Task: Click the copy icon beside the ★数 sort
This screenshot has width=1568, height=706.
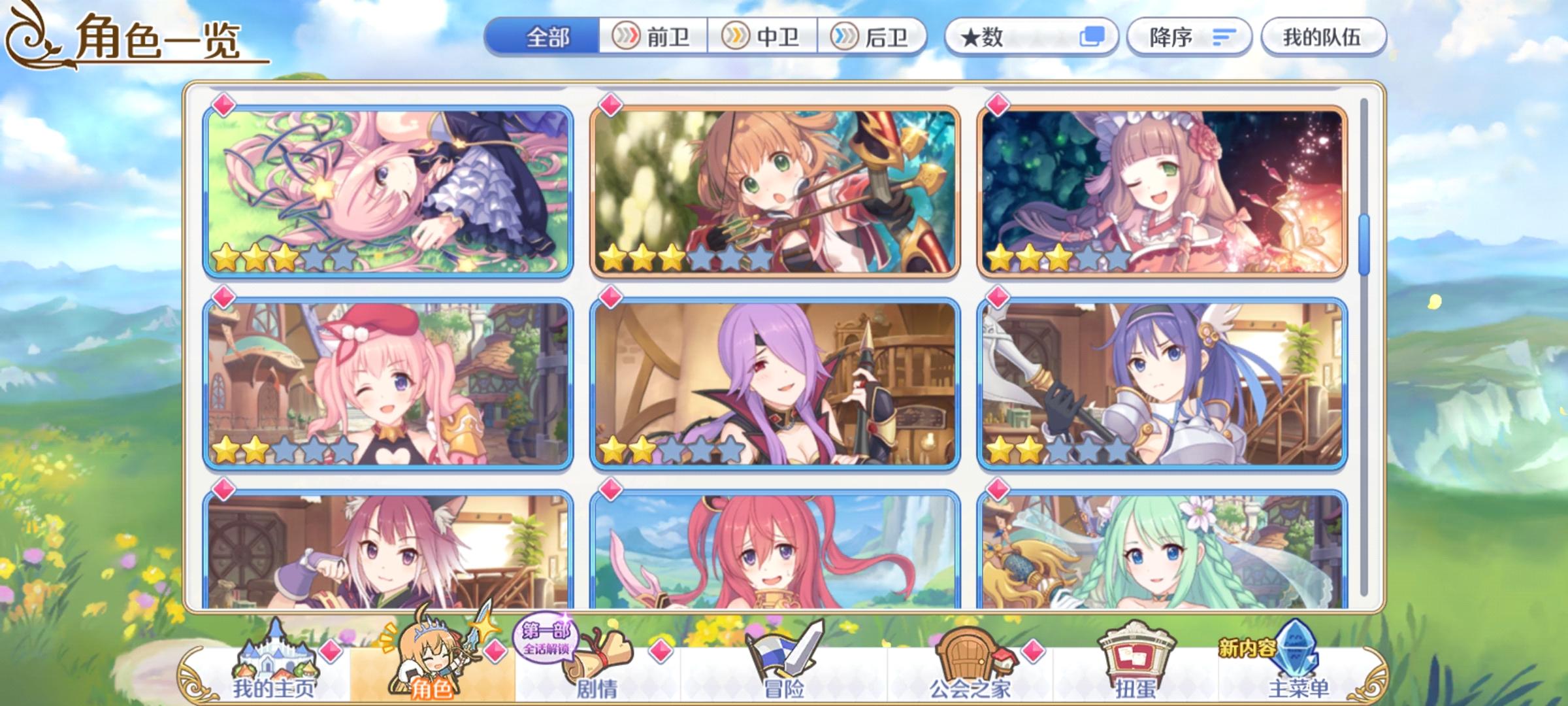Action: click(1093, 37)
